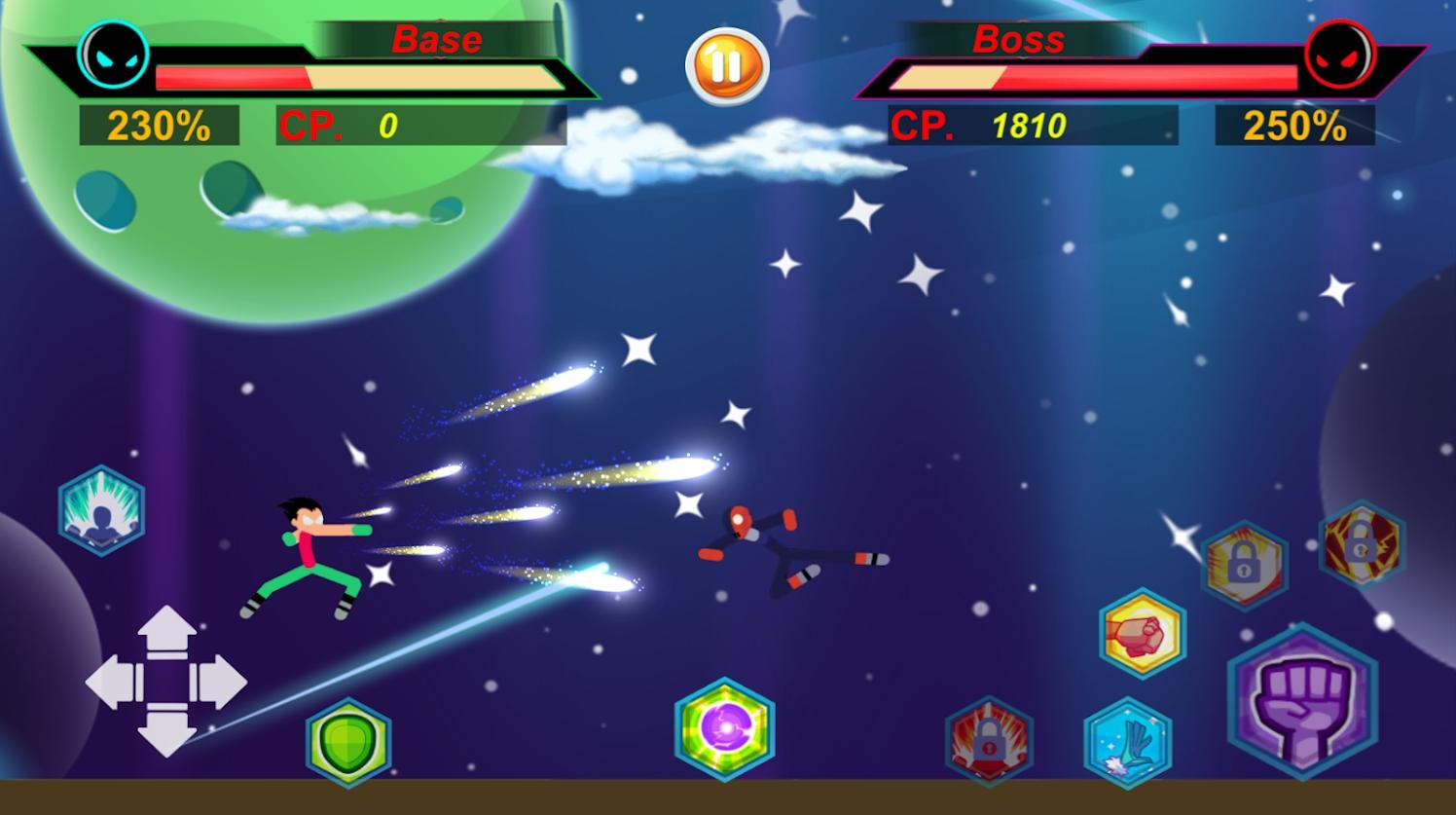
Task: Select the locked skill with dark red lightning
Action: click(x=1362, y=544)
